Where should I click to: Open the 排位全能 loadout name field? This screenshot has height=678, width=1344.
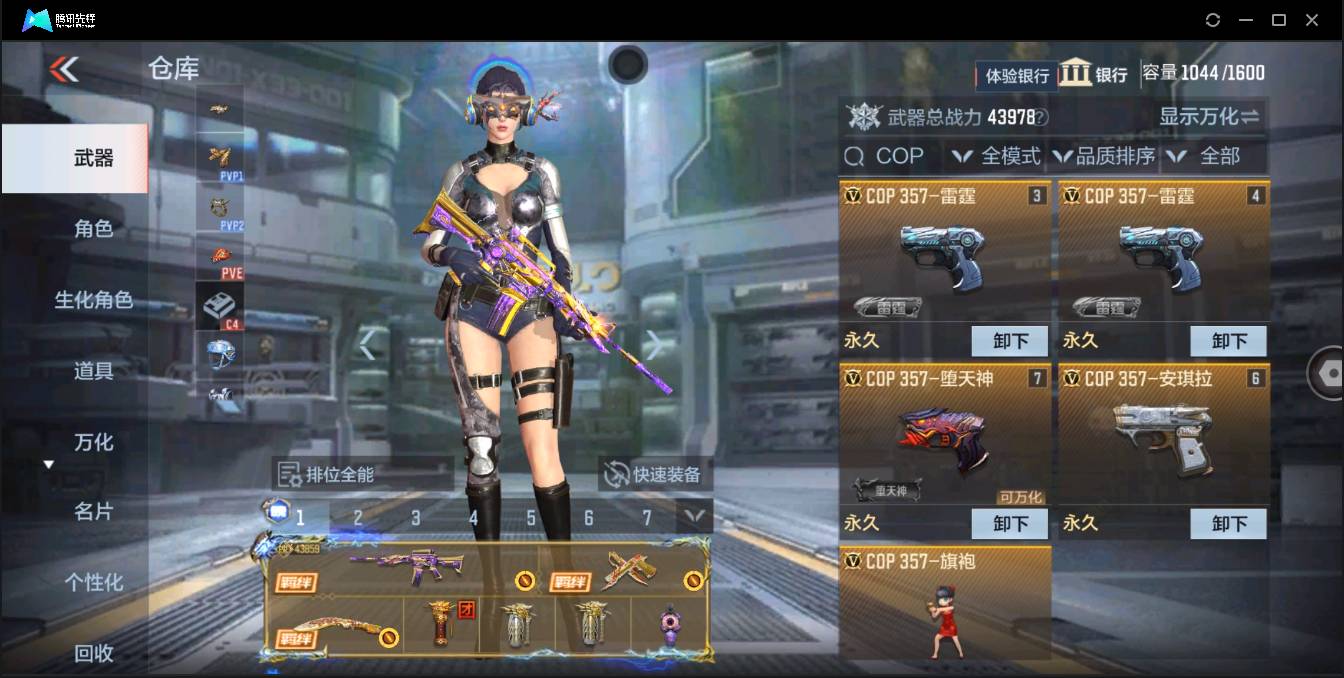[x=362, y=474]
